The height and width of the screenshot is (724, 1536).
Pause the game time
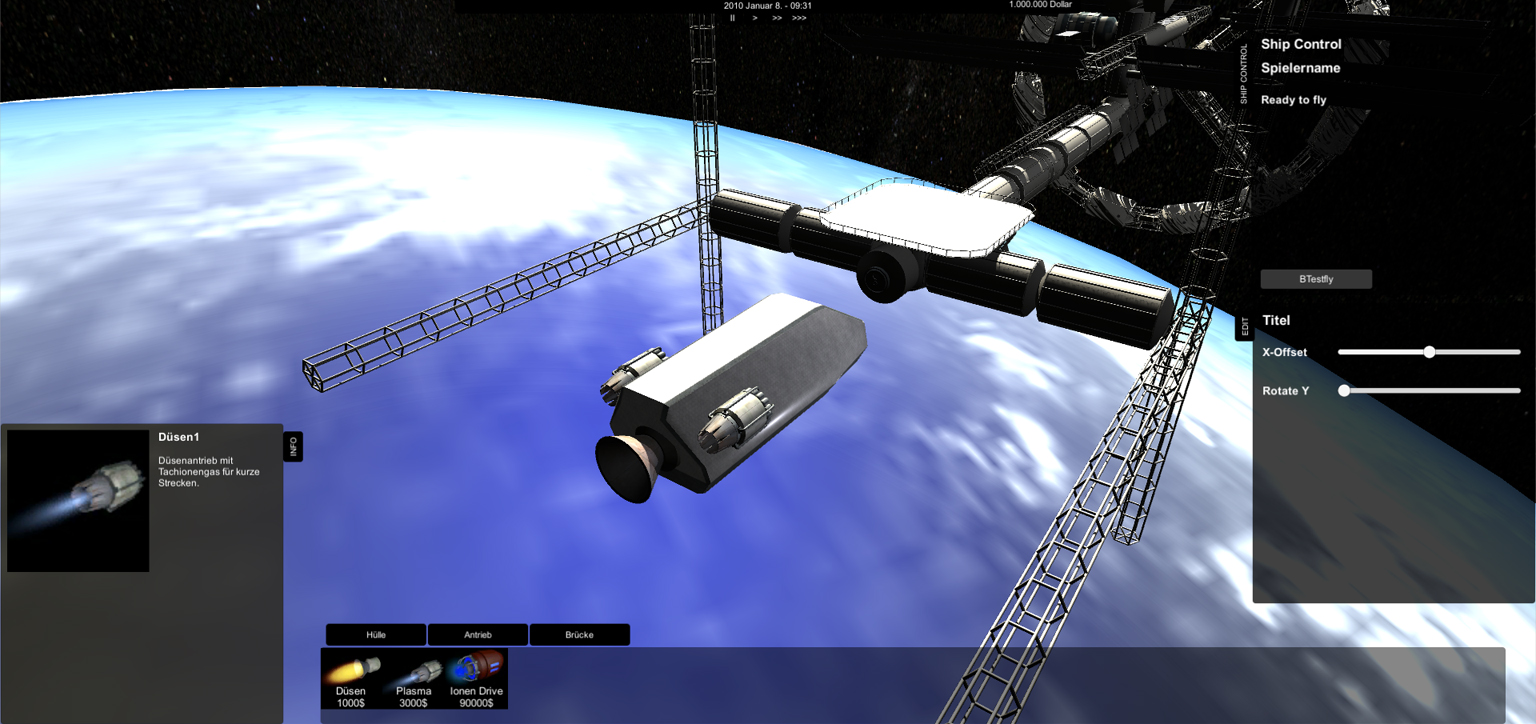(x=732, y=18)
